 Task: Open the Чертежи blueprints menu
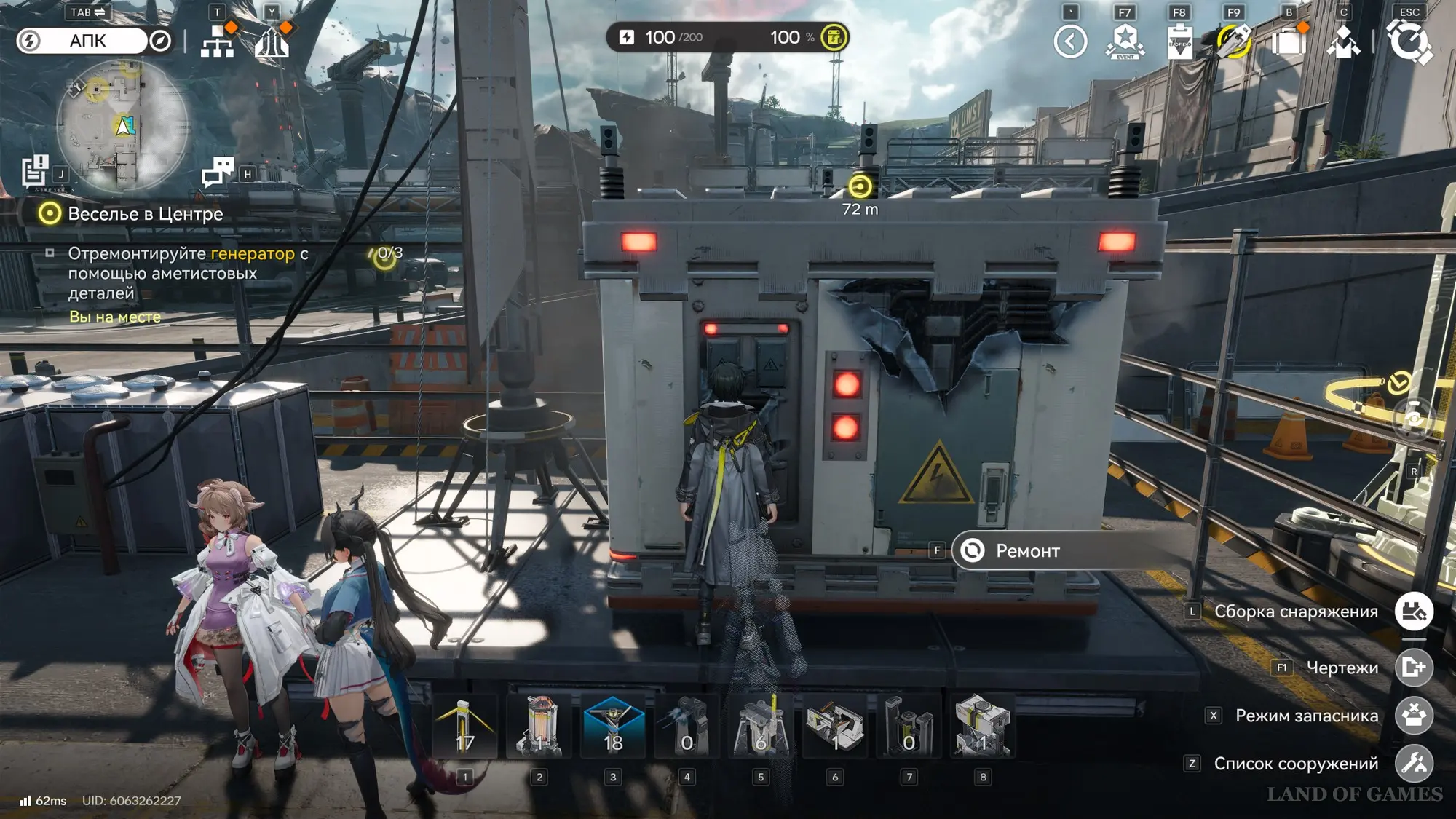(x=1414, y=668)
